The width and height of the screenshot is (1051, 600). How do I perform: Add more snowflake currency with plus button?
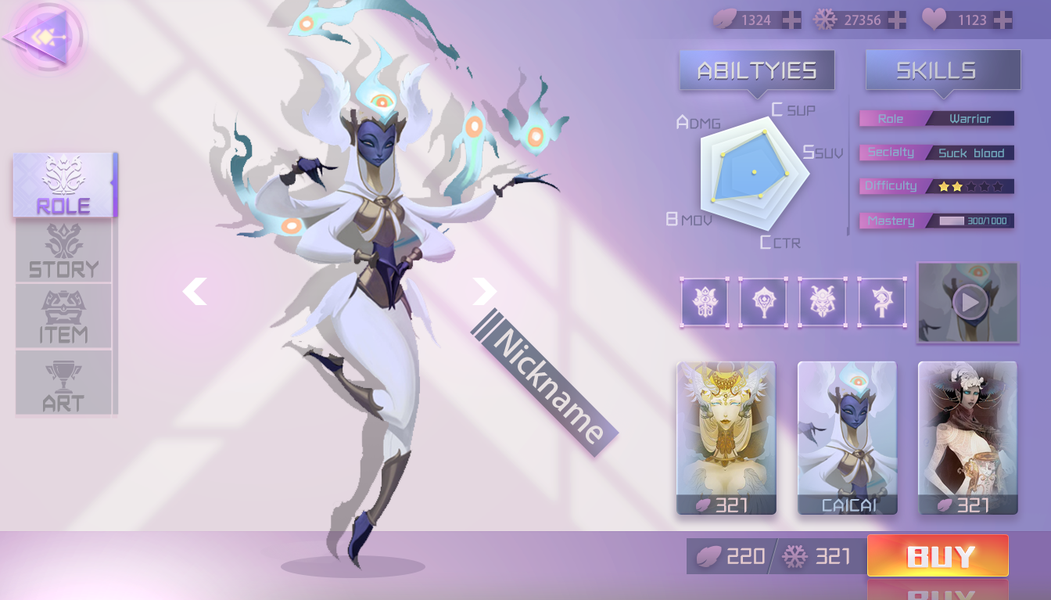click(x=897, y=20)
